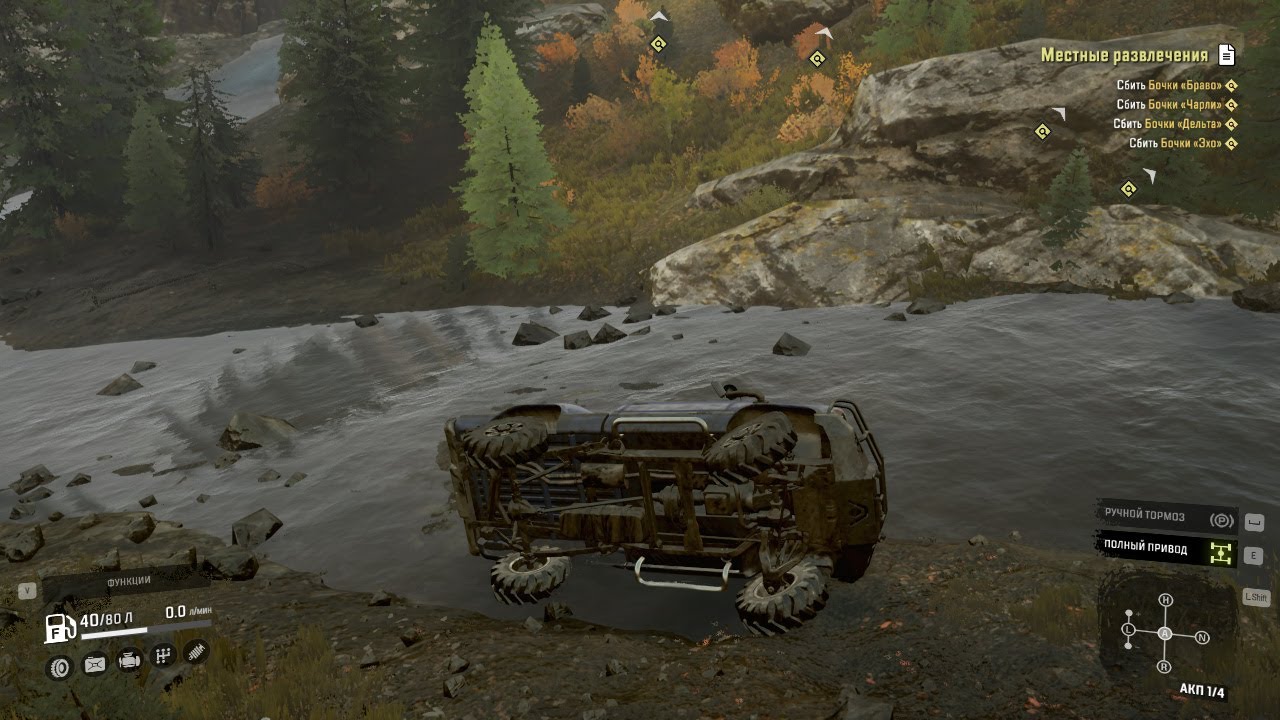This screenshot has width=1280, height=720.
Task: Select the tire status icon
Action: point(60,667)
